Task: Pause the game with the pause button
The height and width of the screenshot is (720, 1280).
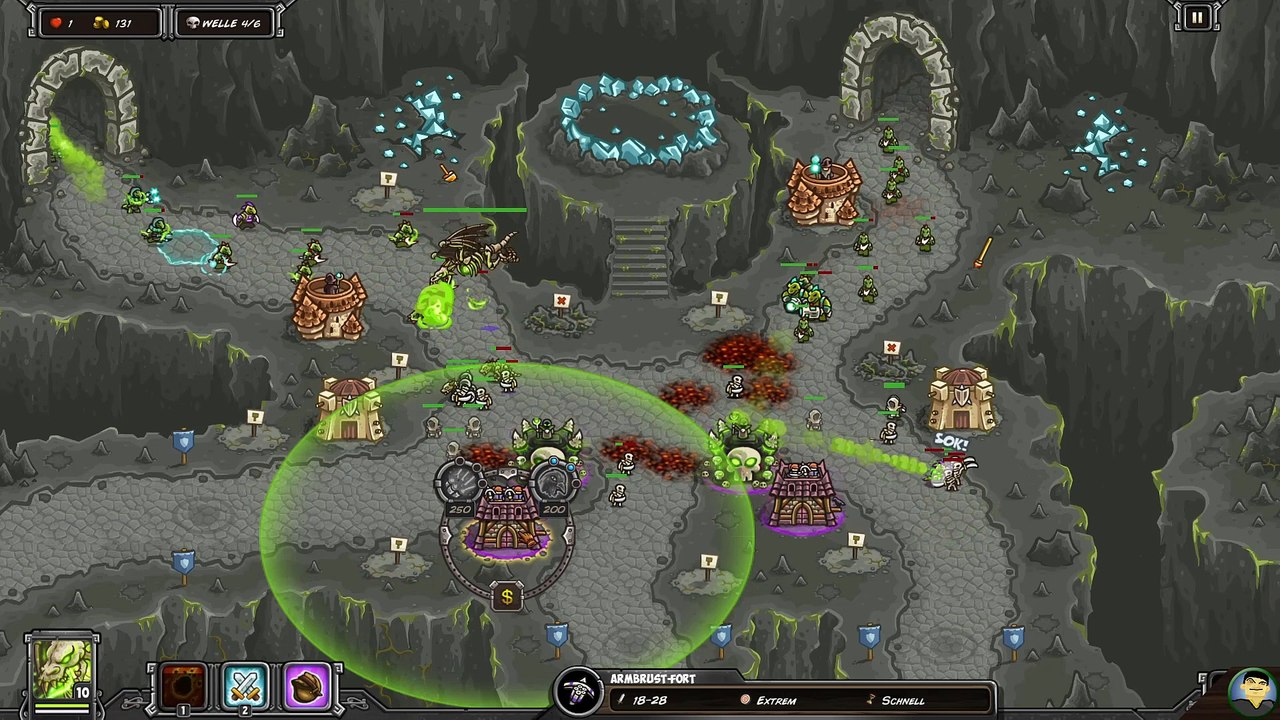Action: (x=1196, y=17)
